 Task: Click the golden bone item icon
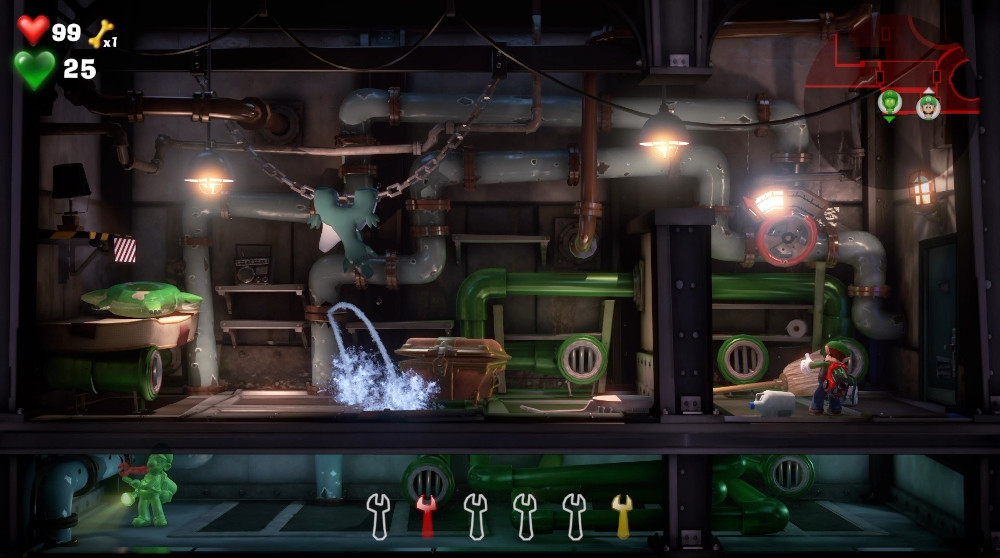coord(101,34)
